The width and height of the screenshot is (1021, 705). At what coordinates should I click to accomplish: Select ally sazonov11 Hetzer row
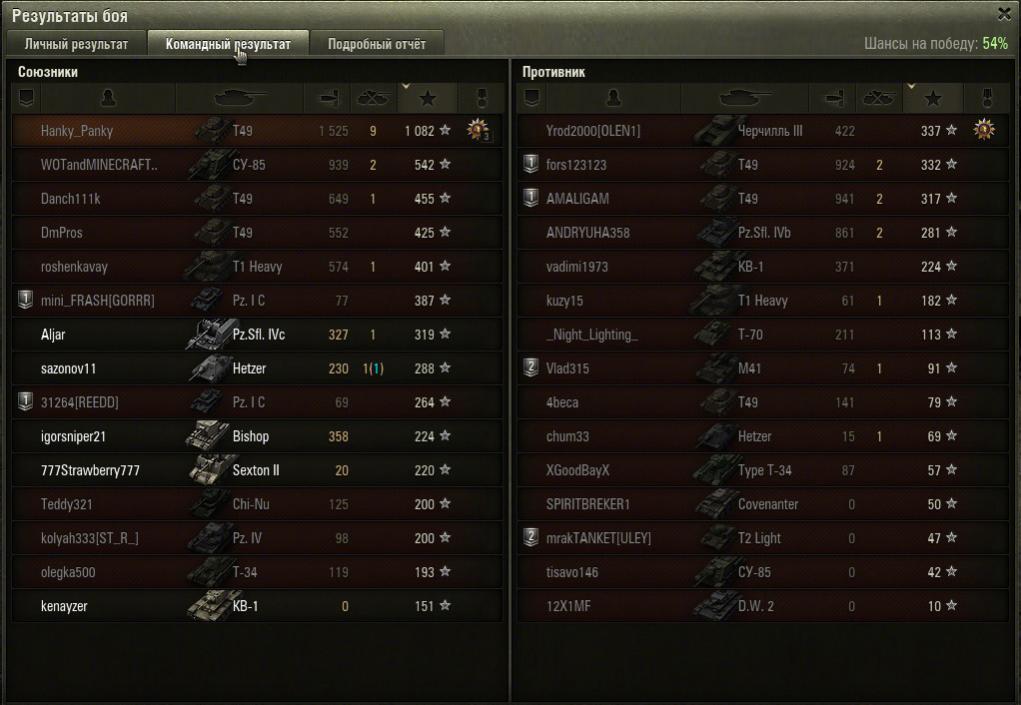point(68,369)
